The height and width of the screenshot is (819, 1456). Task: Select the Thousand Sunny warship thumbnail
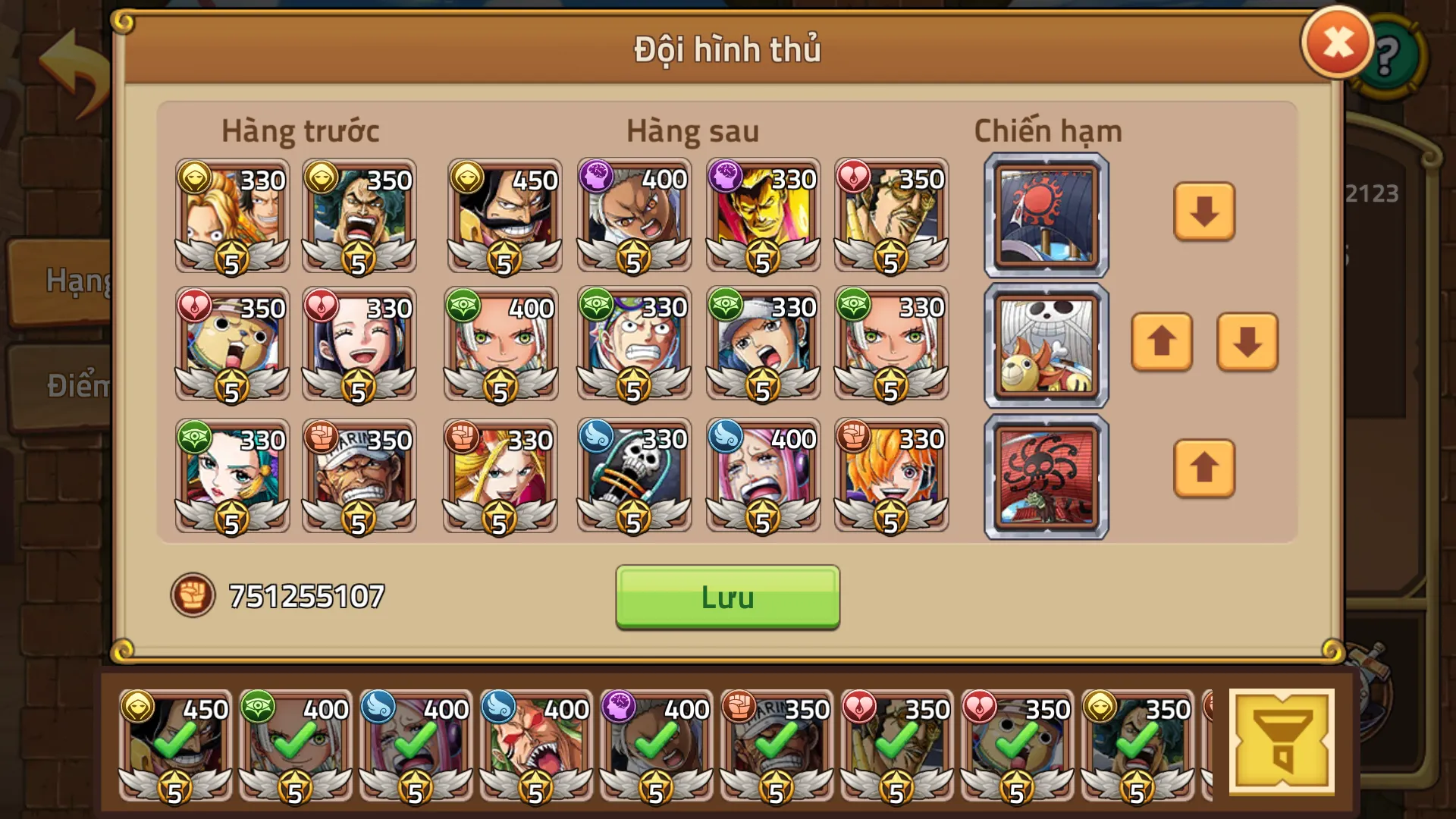1045,345
